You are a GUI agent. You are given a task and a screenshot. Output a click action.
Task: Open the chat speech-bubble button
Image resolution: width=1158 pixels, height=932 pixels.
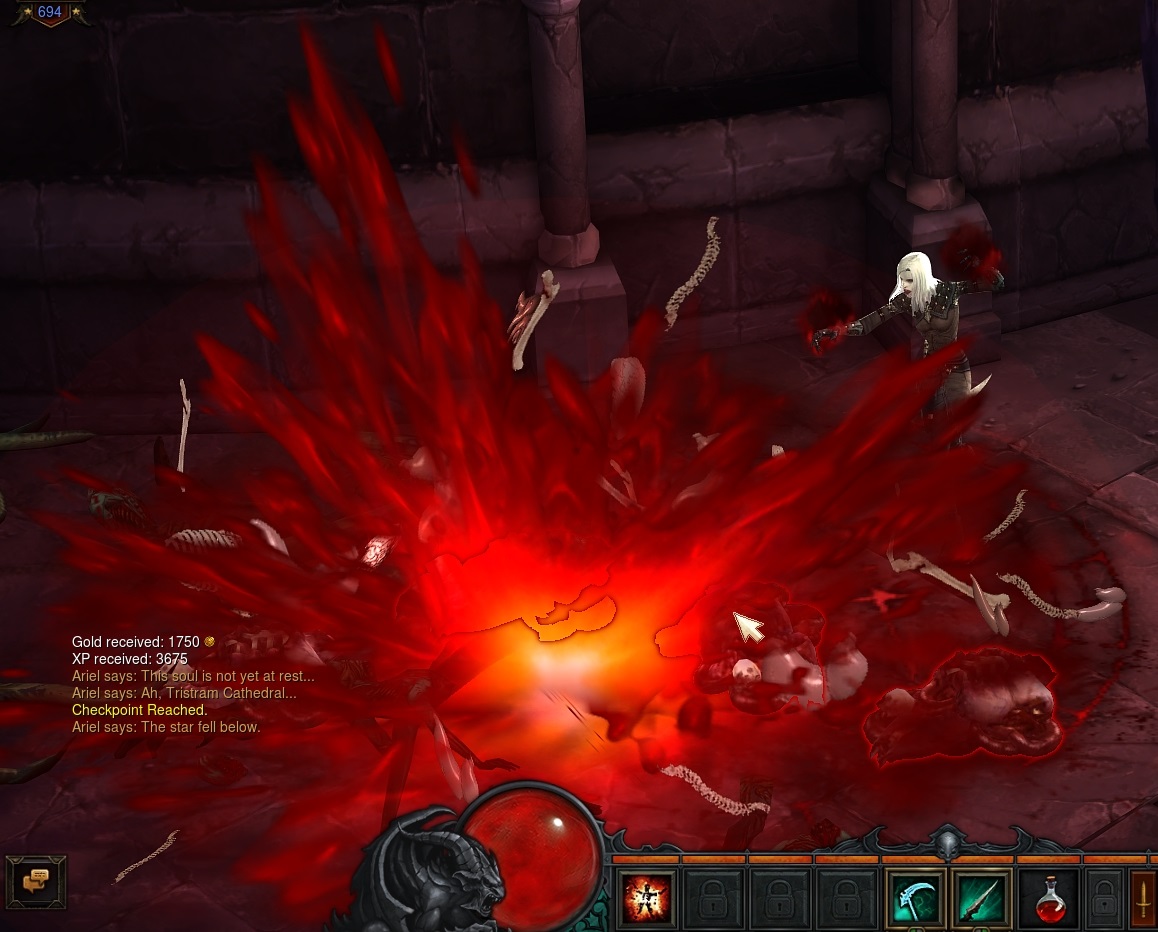(x=36, y=880)
